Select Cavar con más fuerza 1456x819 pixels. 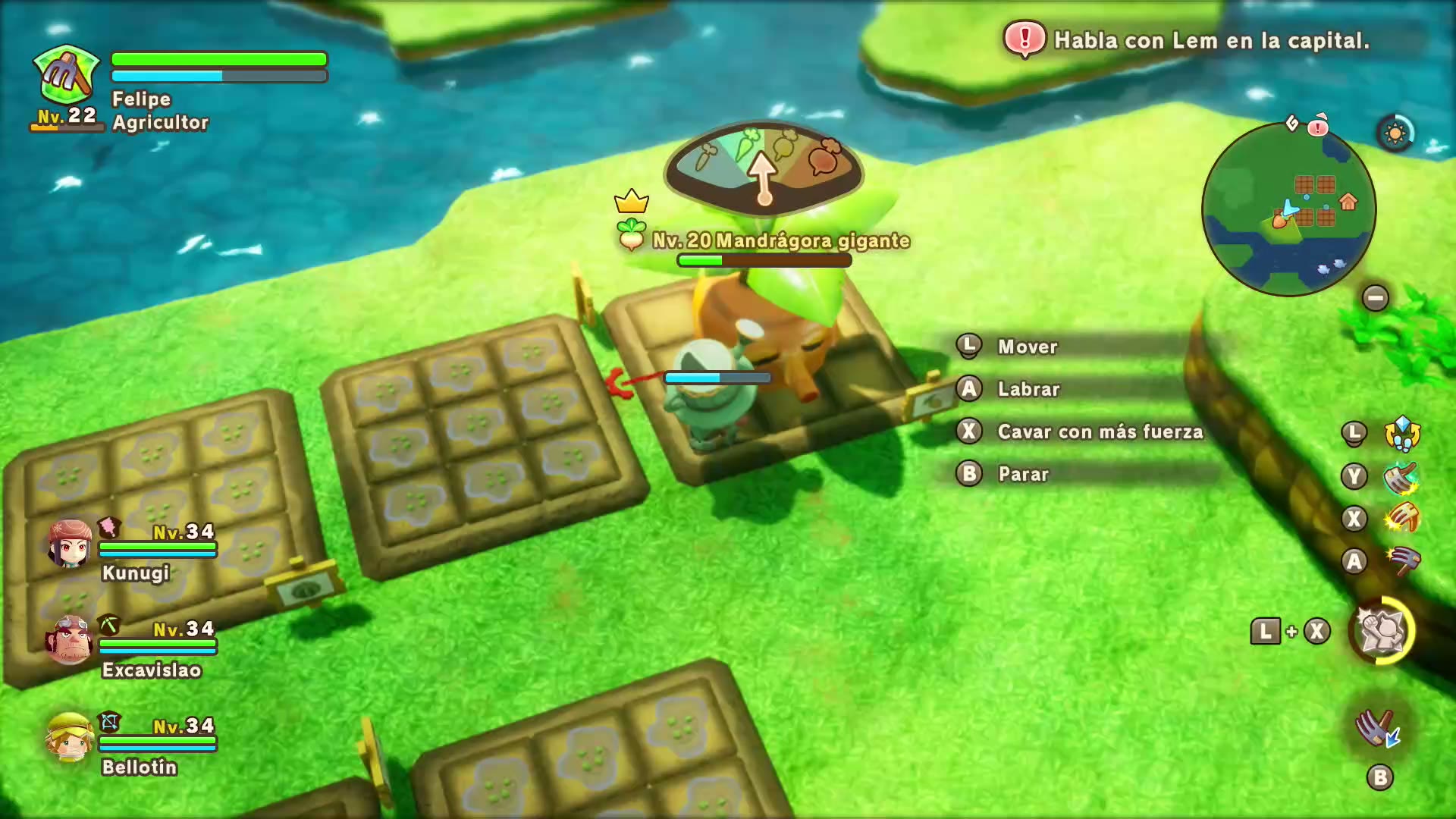pyautogui.click(x=1100, y=431)
